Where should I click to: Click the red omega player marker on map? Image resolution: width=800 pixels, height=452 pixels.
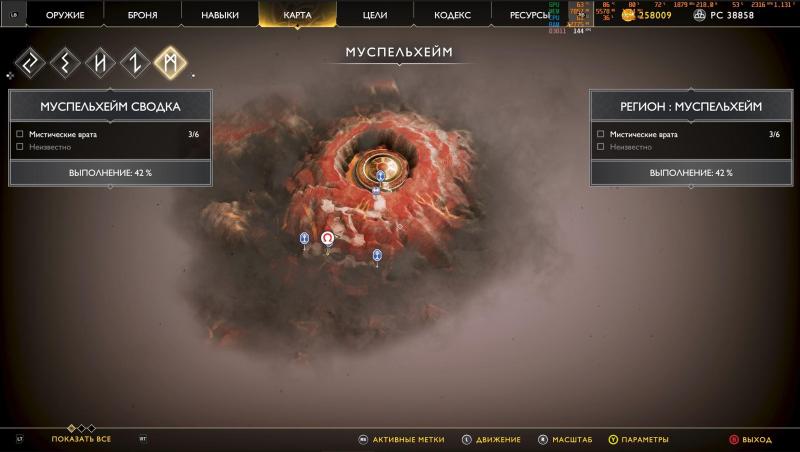(327, 238)
